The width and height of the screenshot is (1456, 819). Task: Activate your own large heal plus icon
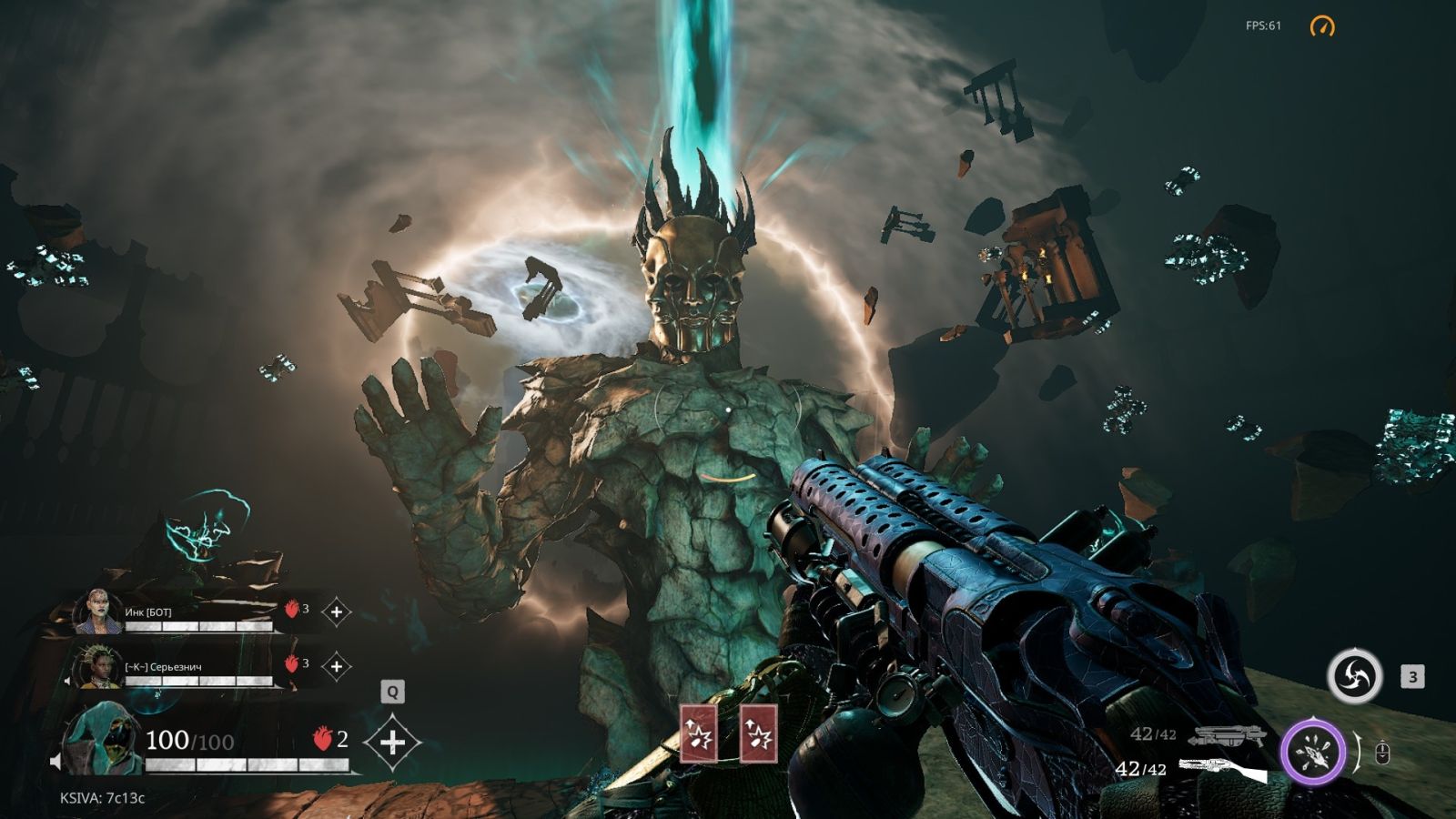pos(392,743)
